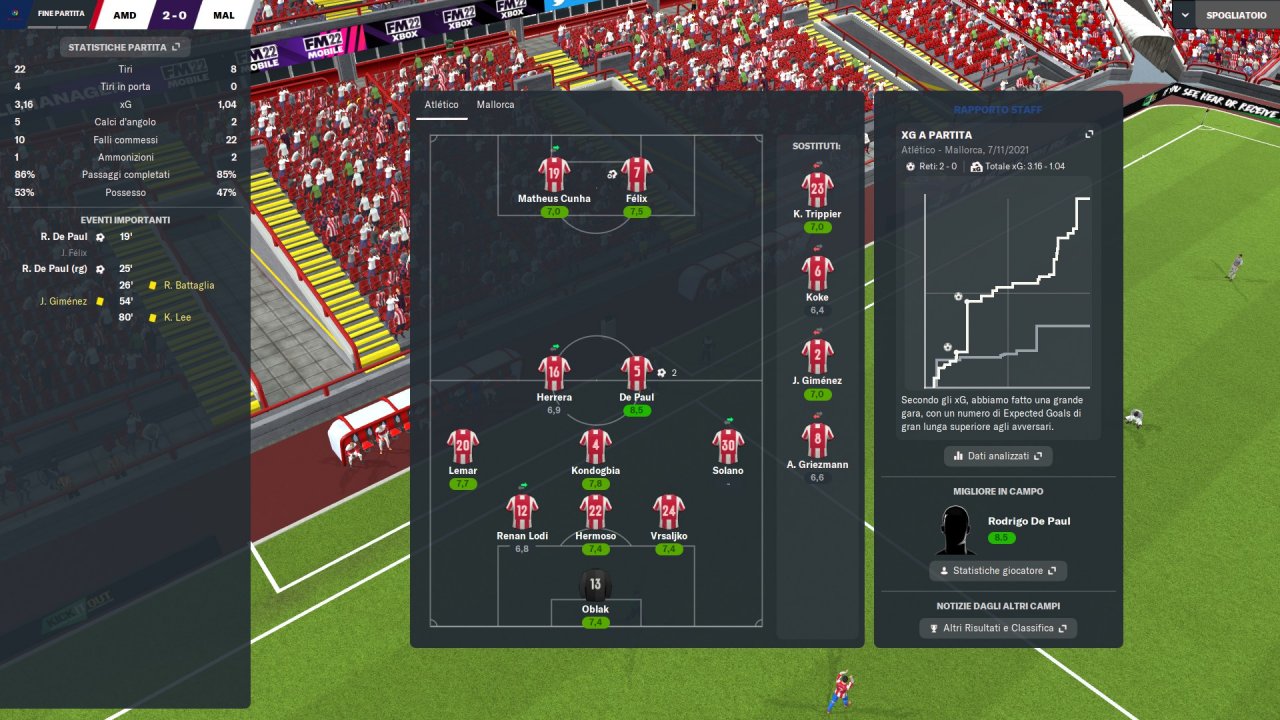Open Altri Risultati e Classifica

pyautogui.click(x=997, y=628)
